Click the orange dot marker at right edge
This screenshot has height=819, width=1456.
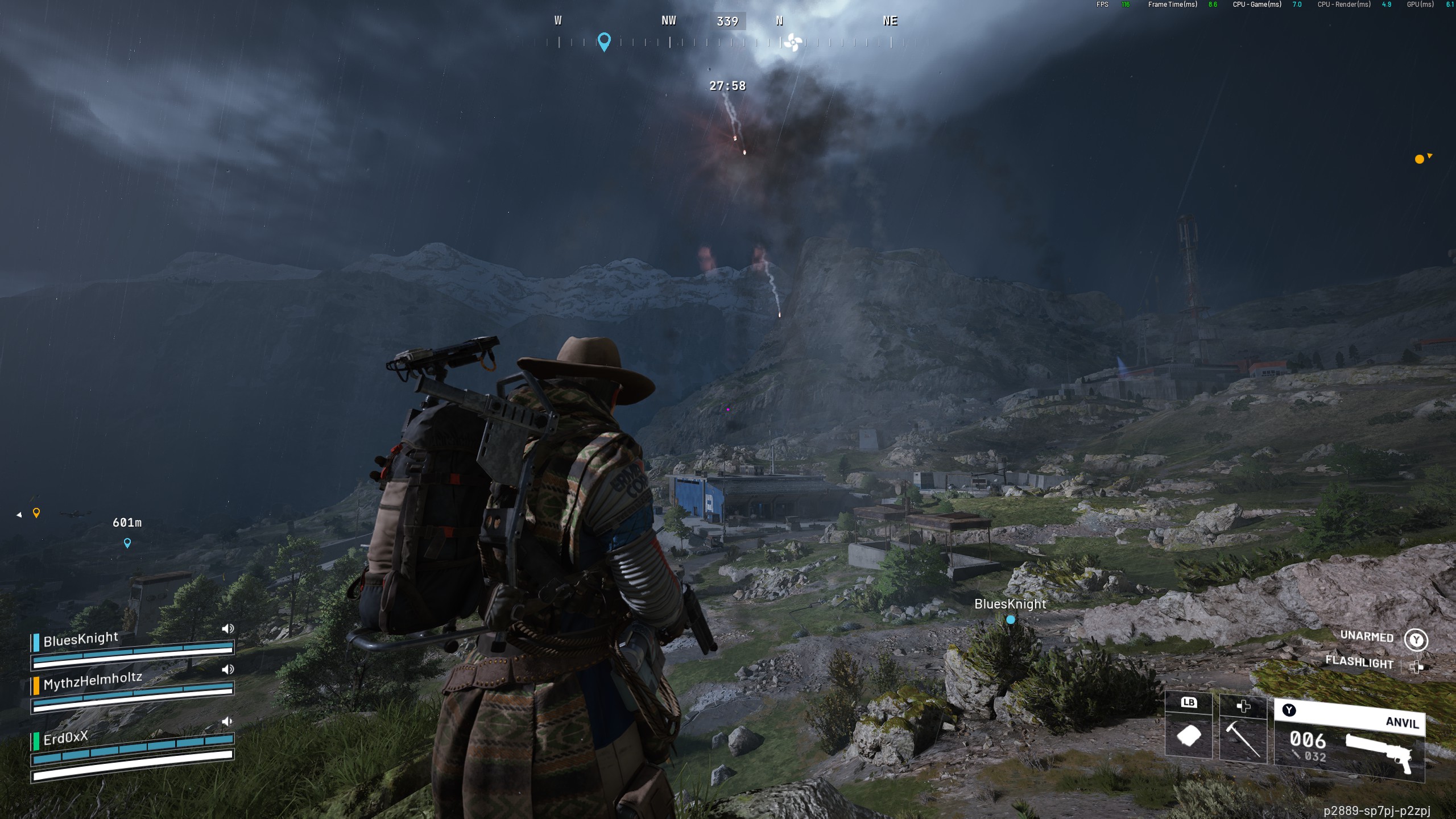pos(1420,159)
